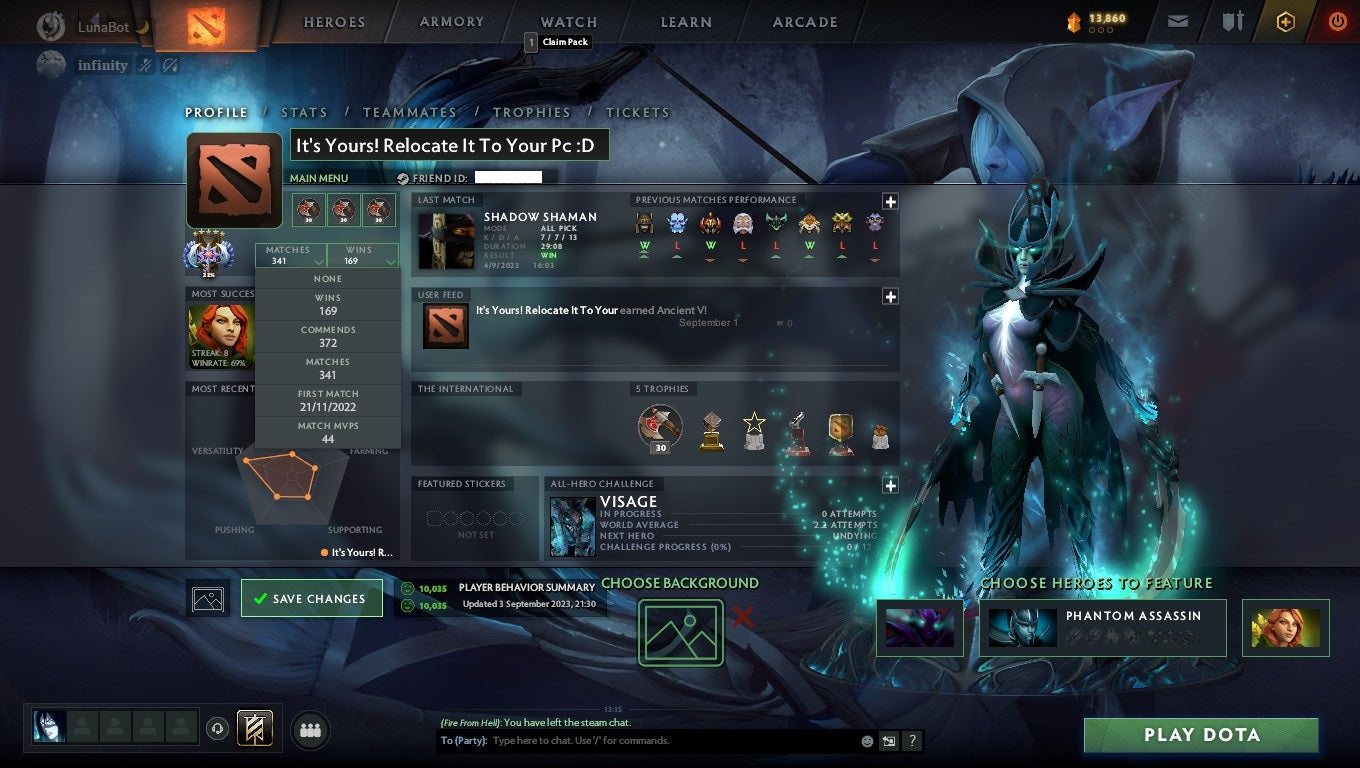Image resolution: width=1360 pixels, height=768 pixels.
Task: Click the chat help question mark icon
Action: 911,742
